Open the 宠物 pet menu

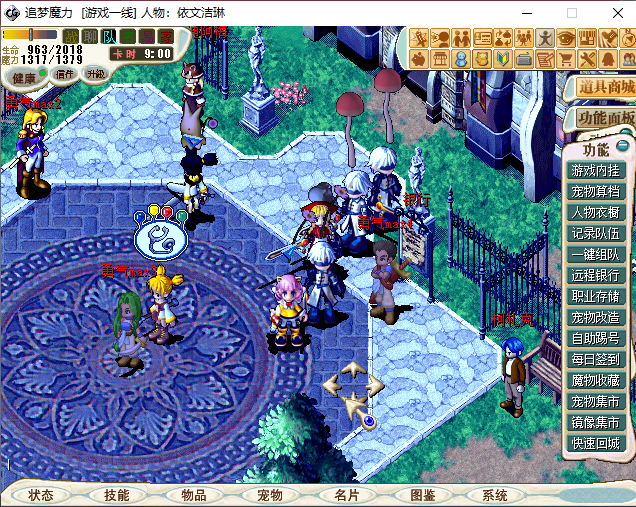270,495
